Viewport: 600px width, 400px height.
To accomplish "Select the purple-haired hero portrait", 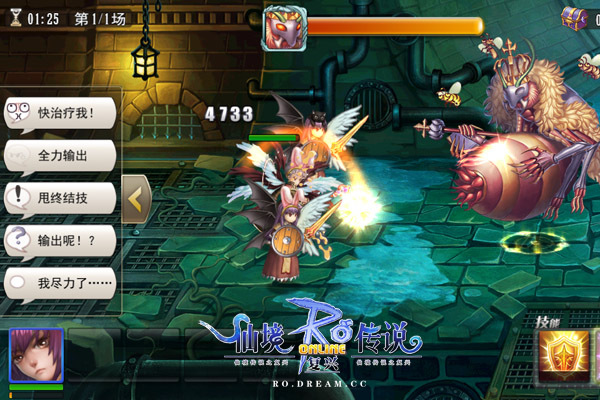I will (x=36, y=356).
